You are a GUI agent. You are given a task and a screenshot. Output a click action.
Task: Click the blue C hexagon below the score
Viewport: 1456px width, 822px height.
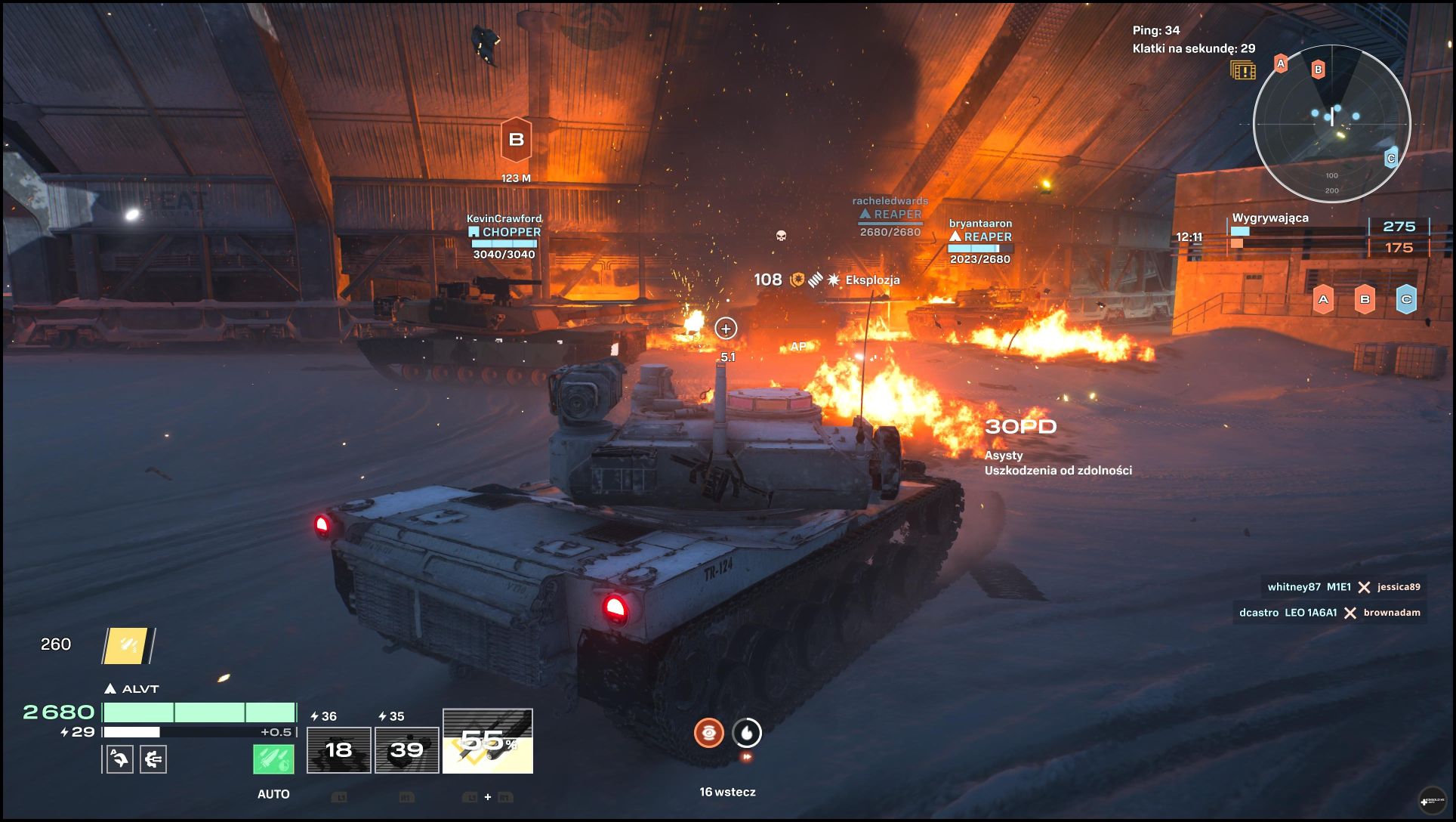click(x=1405, y=299)
